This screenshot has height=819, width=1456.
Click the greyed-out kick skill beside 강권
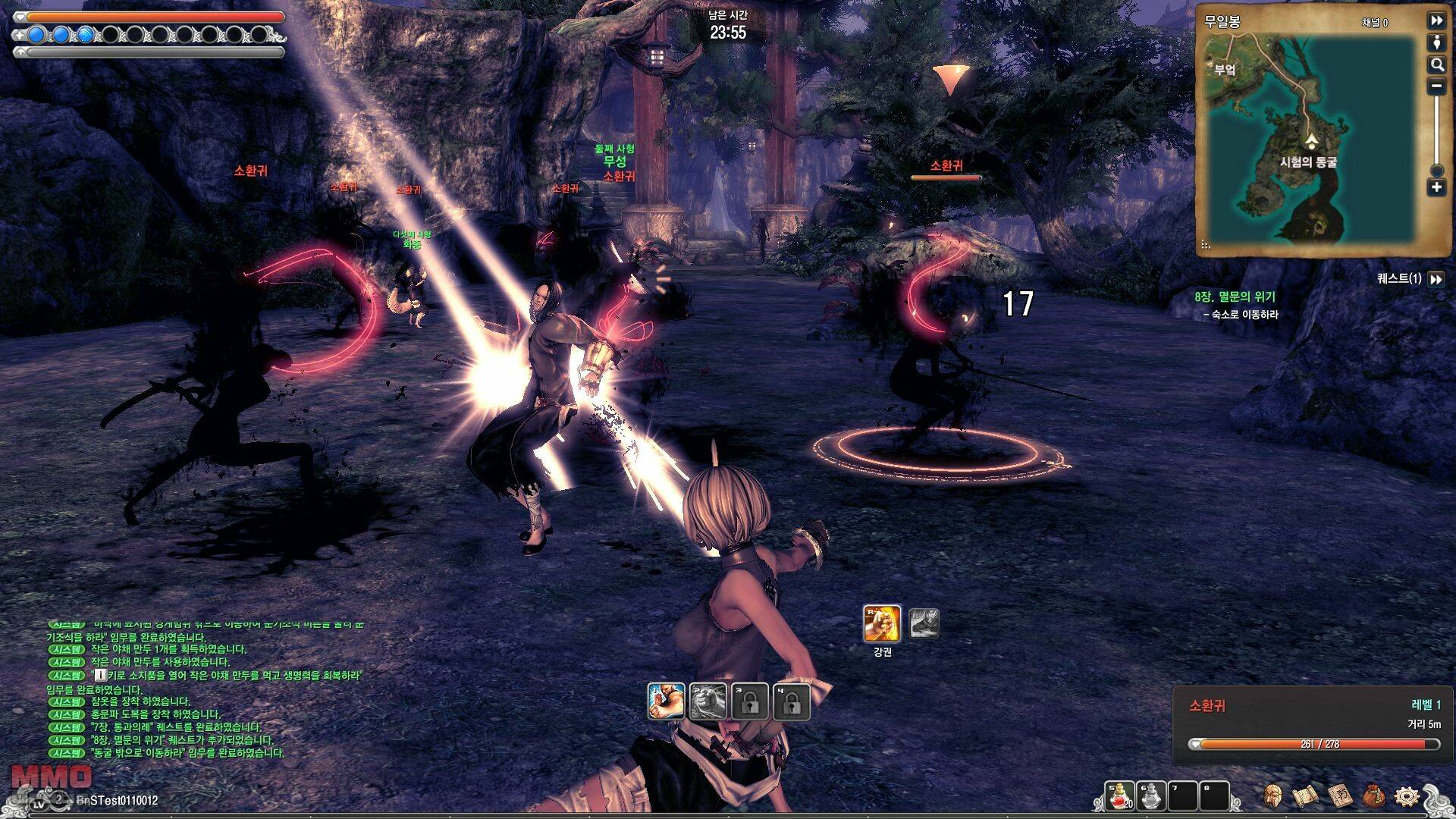click(924, 623)
